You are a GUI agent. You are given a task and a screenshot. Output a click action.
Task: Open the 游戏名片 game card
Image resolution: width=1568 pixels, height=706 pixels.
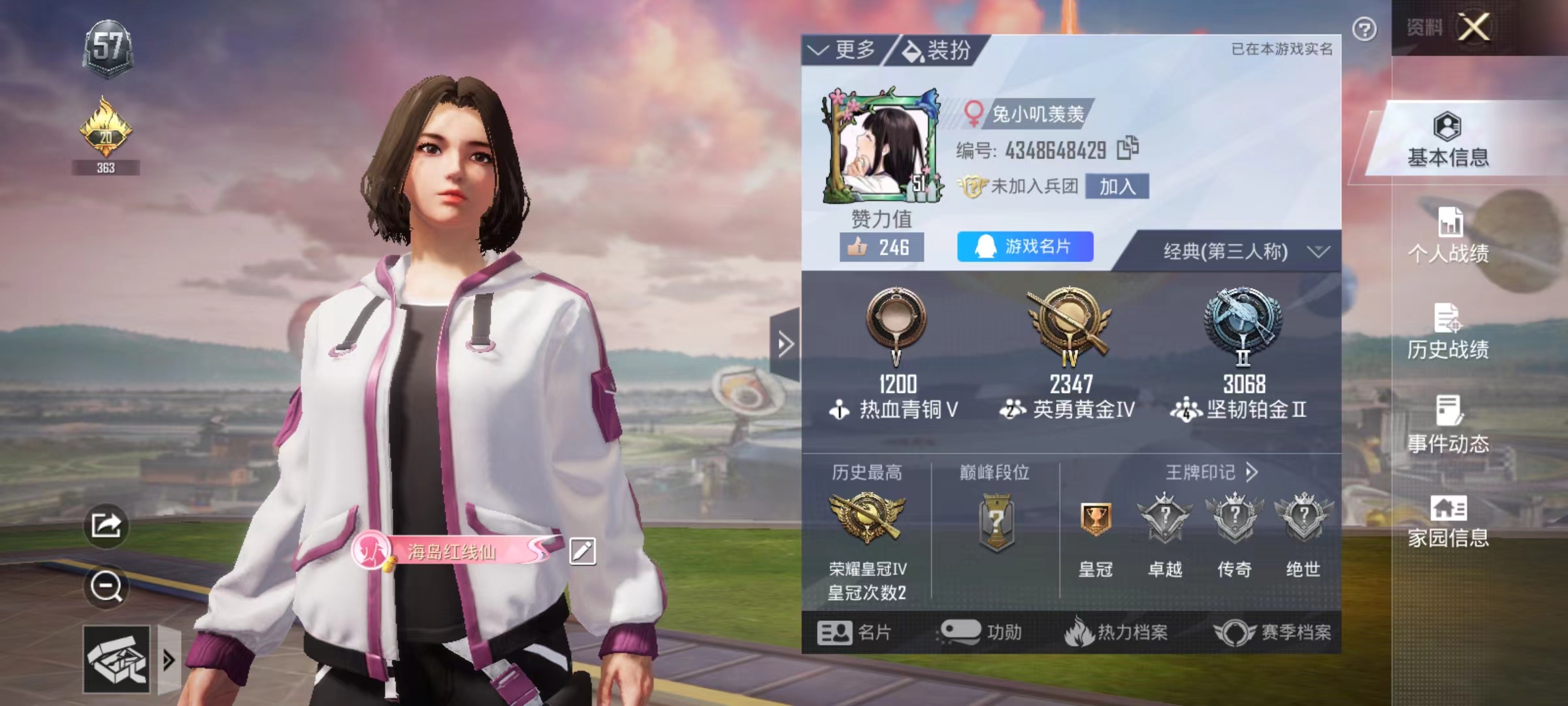tap(1024, 246)
